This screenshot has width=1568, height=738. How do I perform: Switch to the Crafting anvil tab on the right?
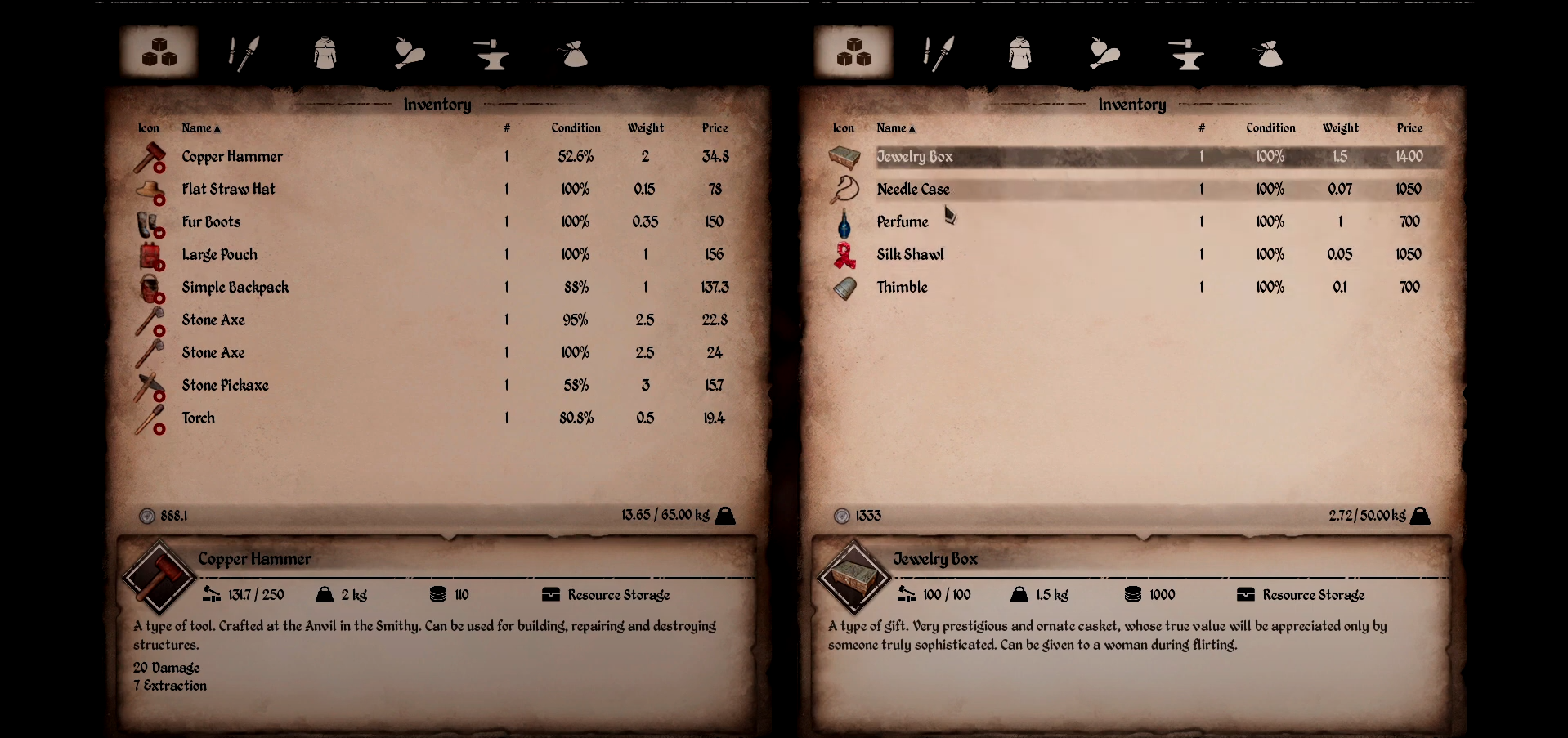pos(1185,51)
